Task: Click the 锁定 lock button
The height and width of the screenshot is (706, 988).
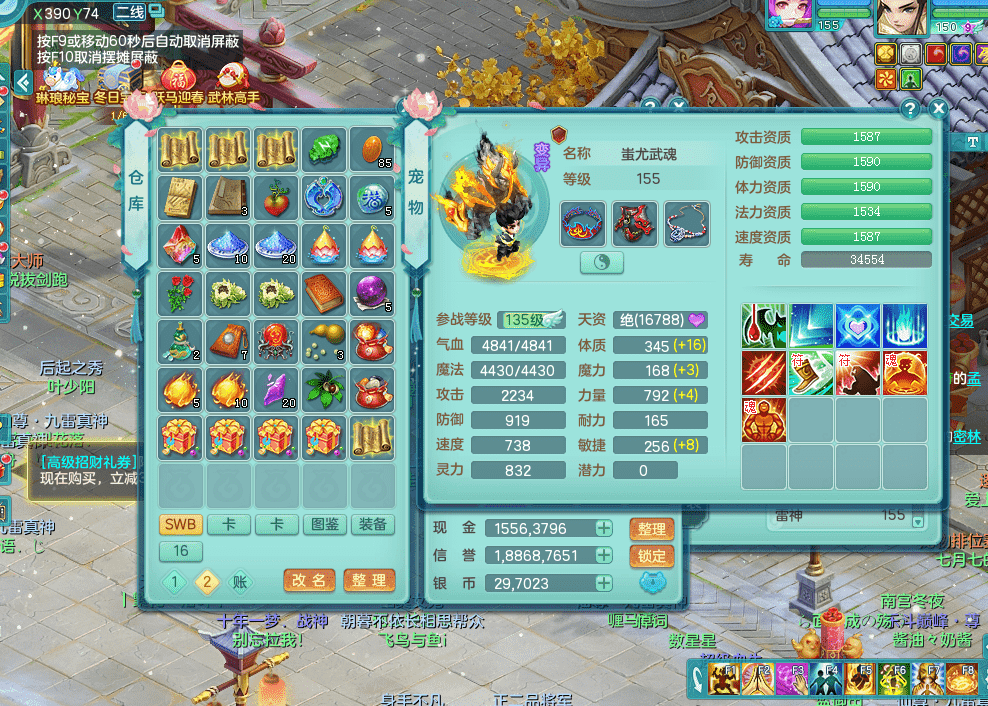Action: [650, 556]
